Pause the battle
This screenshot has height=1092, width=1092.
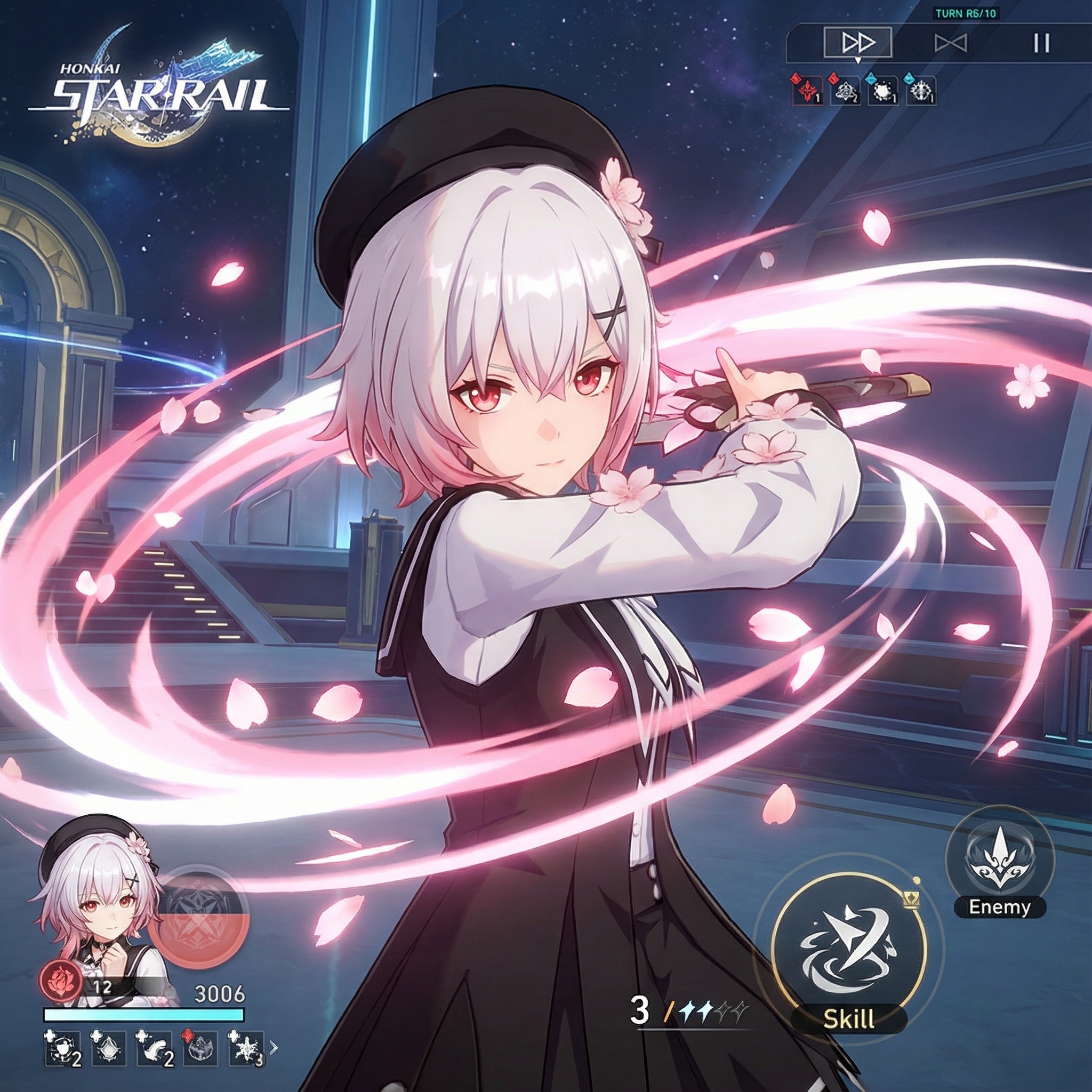[1041, 43]
